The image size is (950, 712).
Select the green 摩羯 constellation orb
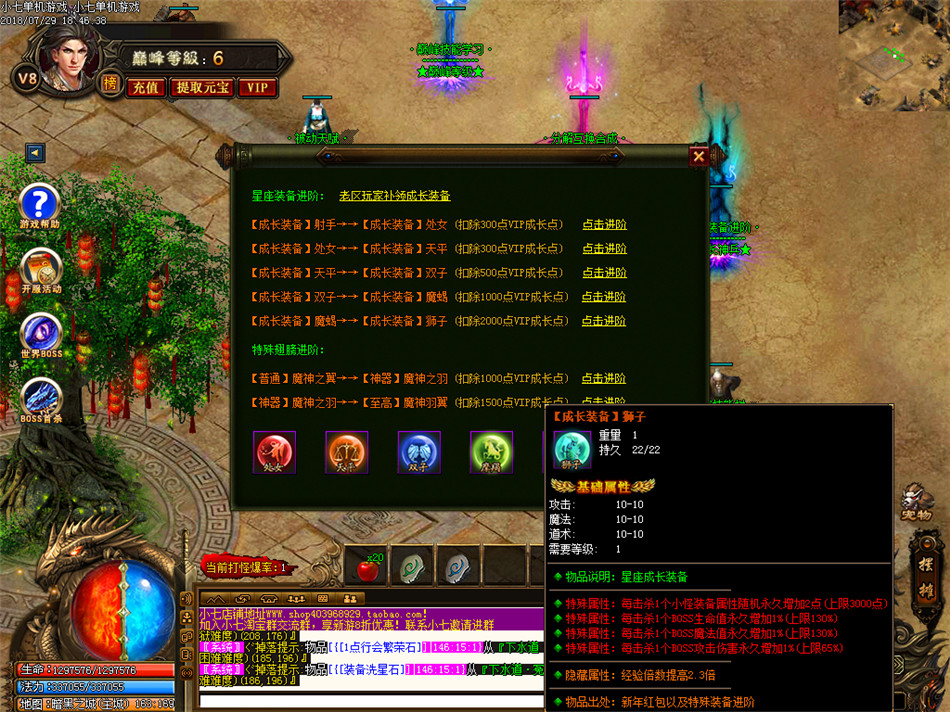(x=491, y=452)
